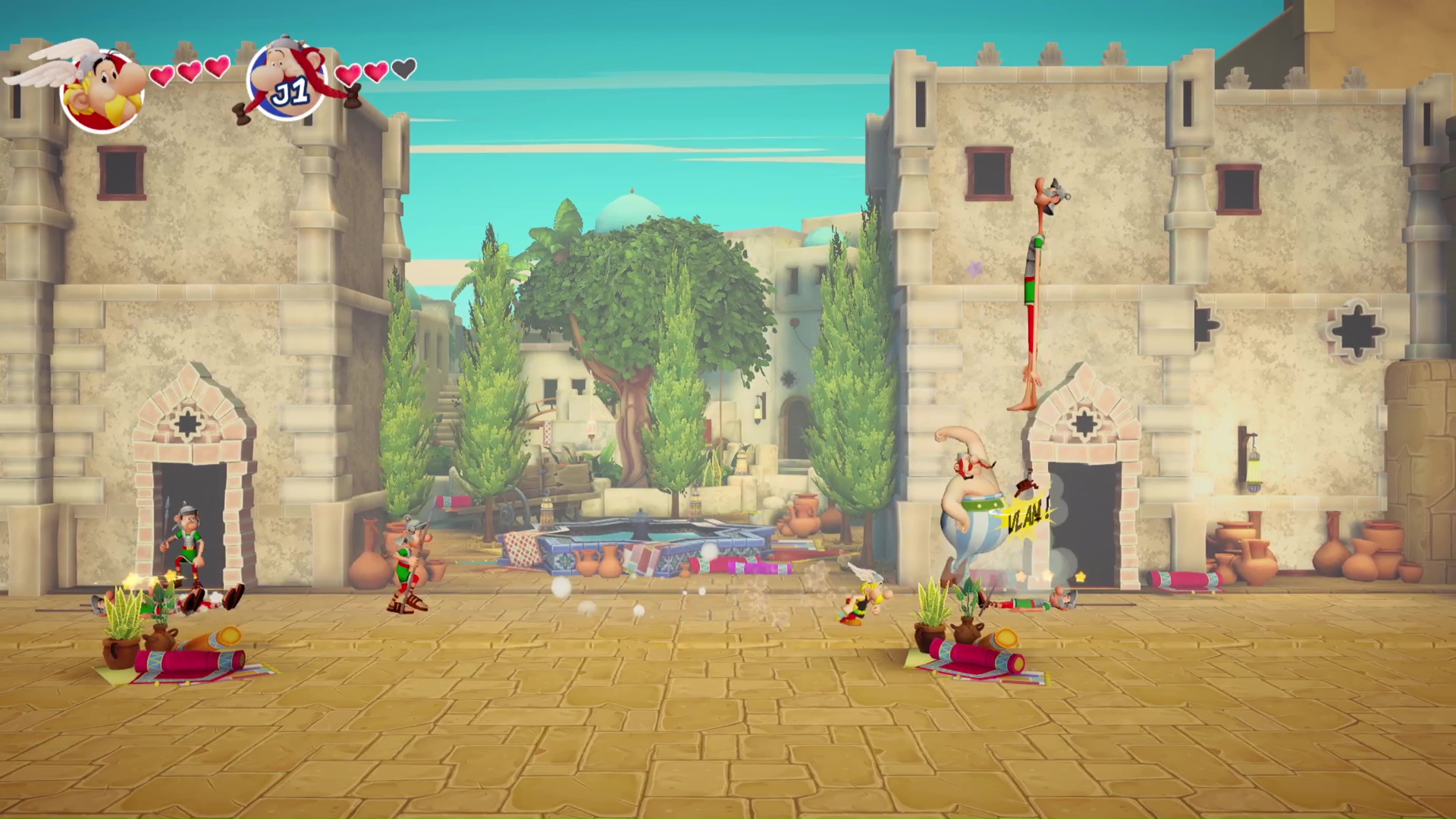Click the J1 player label on Obelix's portrait

pyautogui.click(x=290, y=91)
